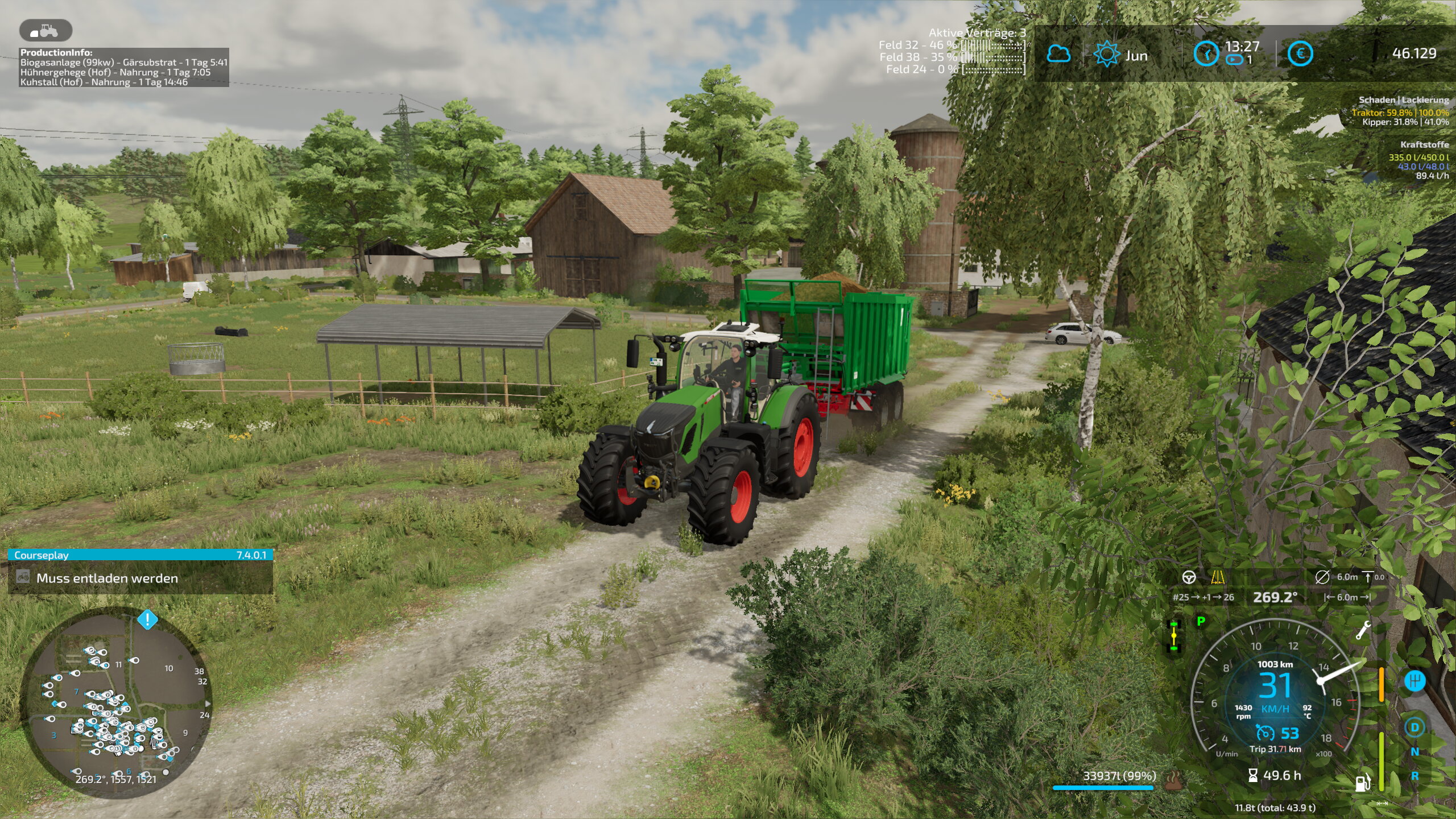The image size is (1456, 819).
Task: Select the steering wheel cruise icon
Action: coord(1190,577)
